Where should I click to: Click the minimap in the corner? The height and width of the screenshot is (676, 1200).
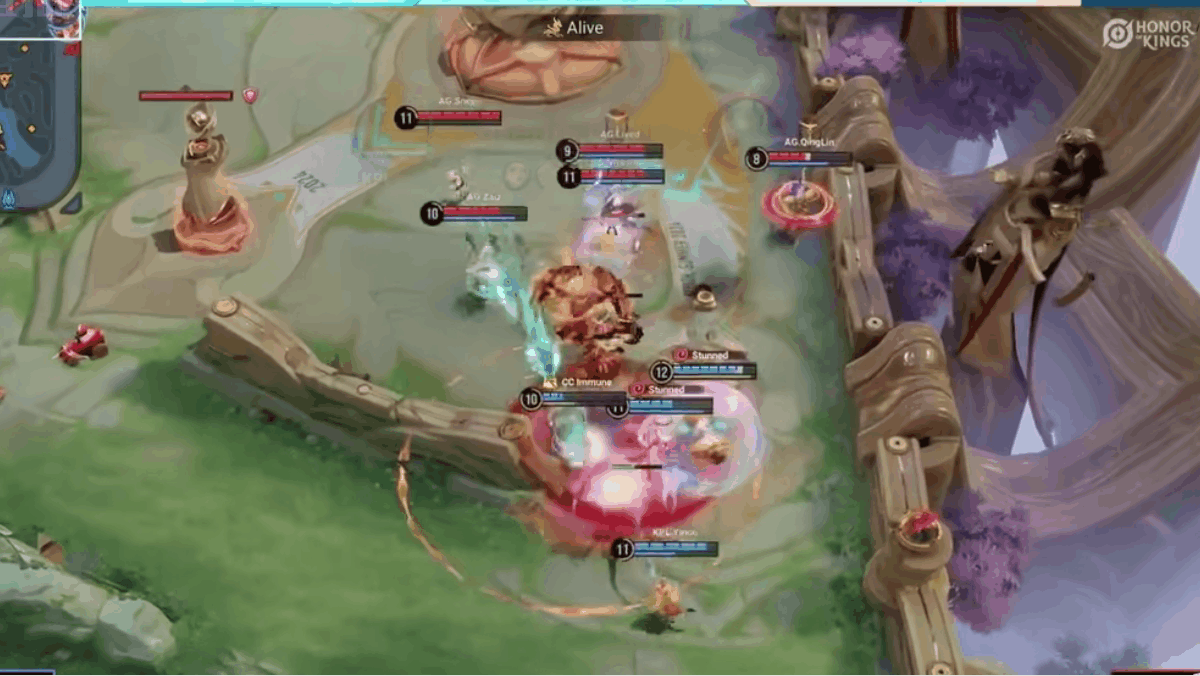(x=38, y=120)
